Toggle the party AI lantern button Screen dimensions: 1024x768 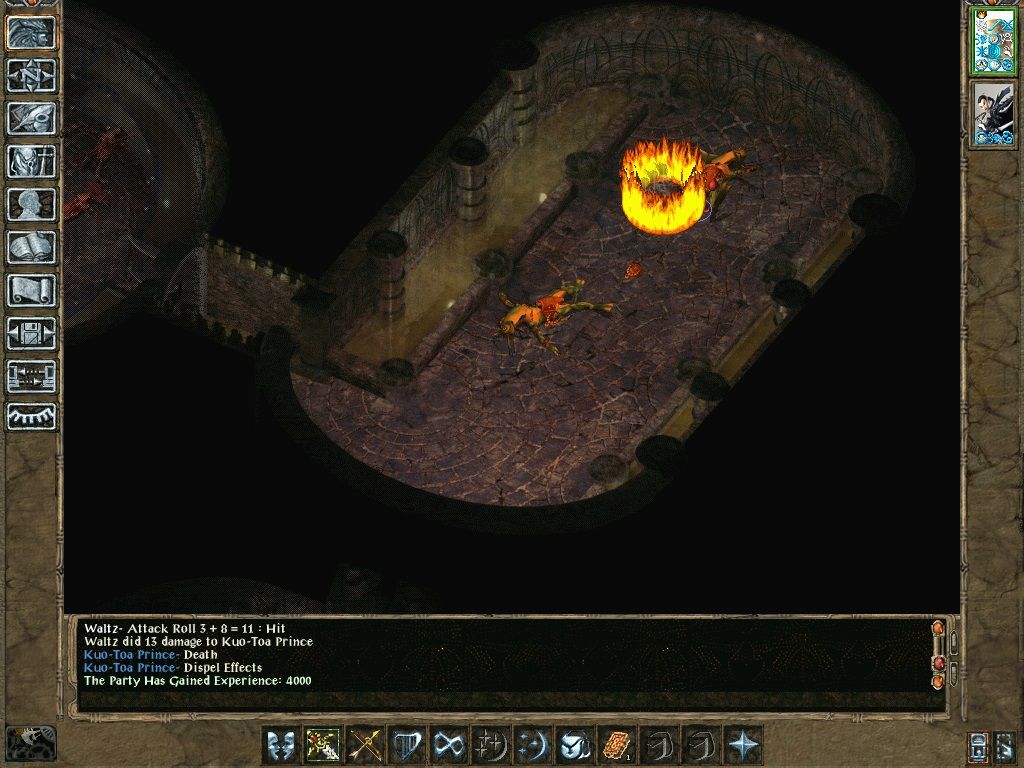pos(978,746)
